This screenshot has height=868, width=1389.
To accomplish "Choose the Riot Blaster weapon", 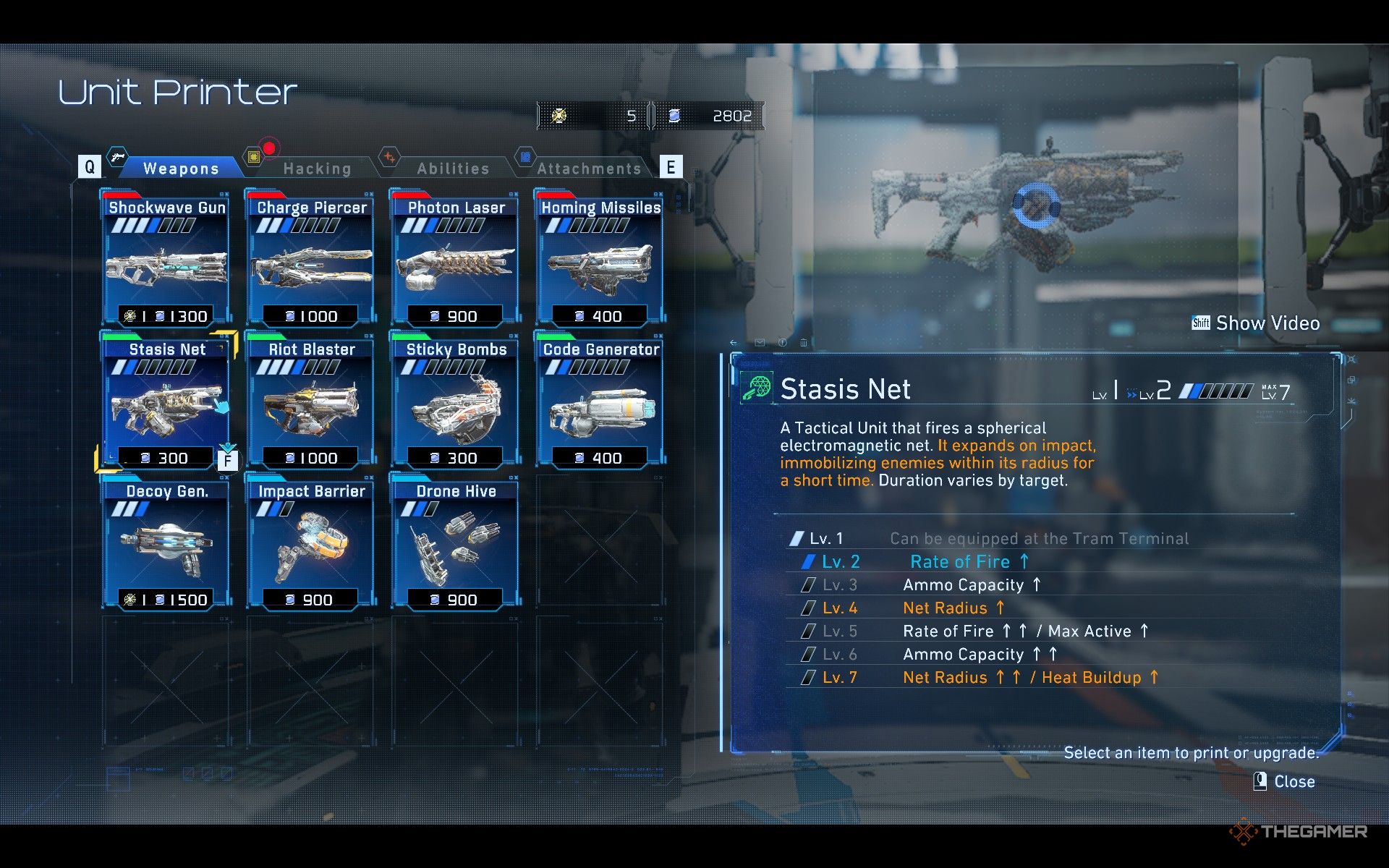I will 312,400.
